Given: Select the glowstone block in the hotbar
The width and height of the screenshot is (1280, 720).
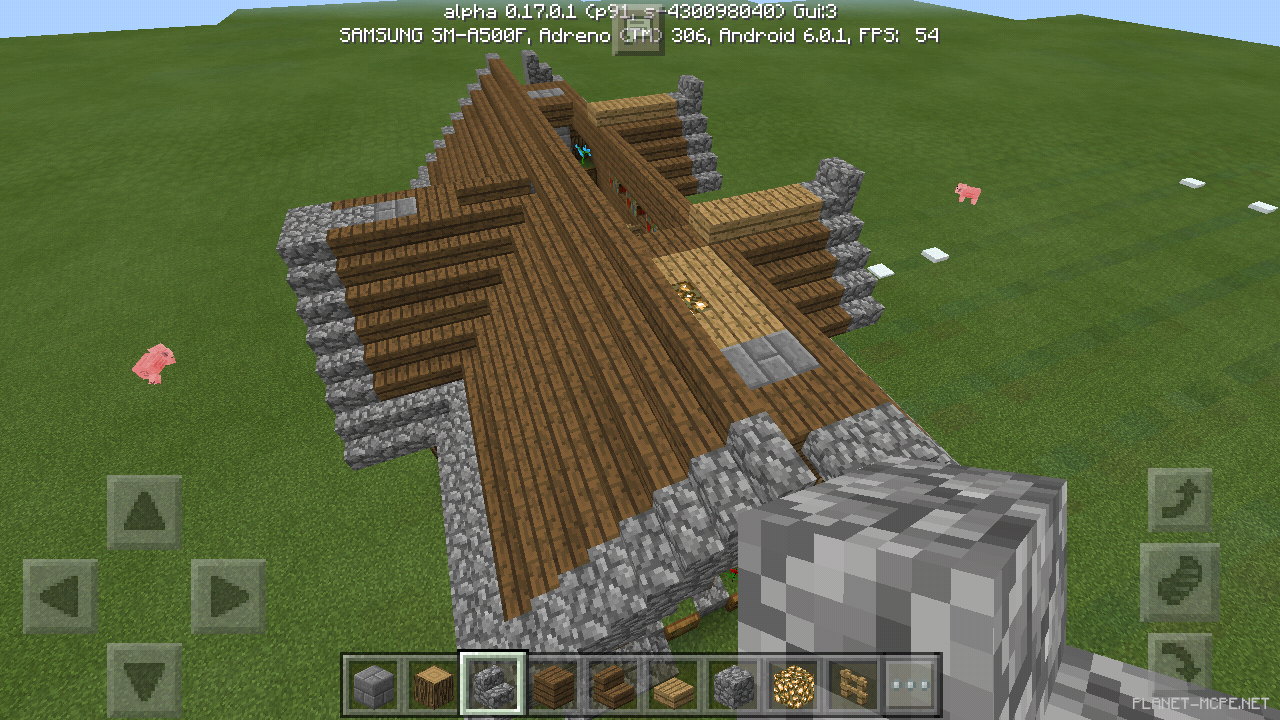Looking at the screenshot, I should [792, 684].
